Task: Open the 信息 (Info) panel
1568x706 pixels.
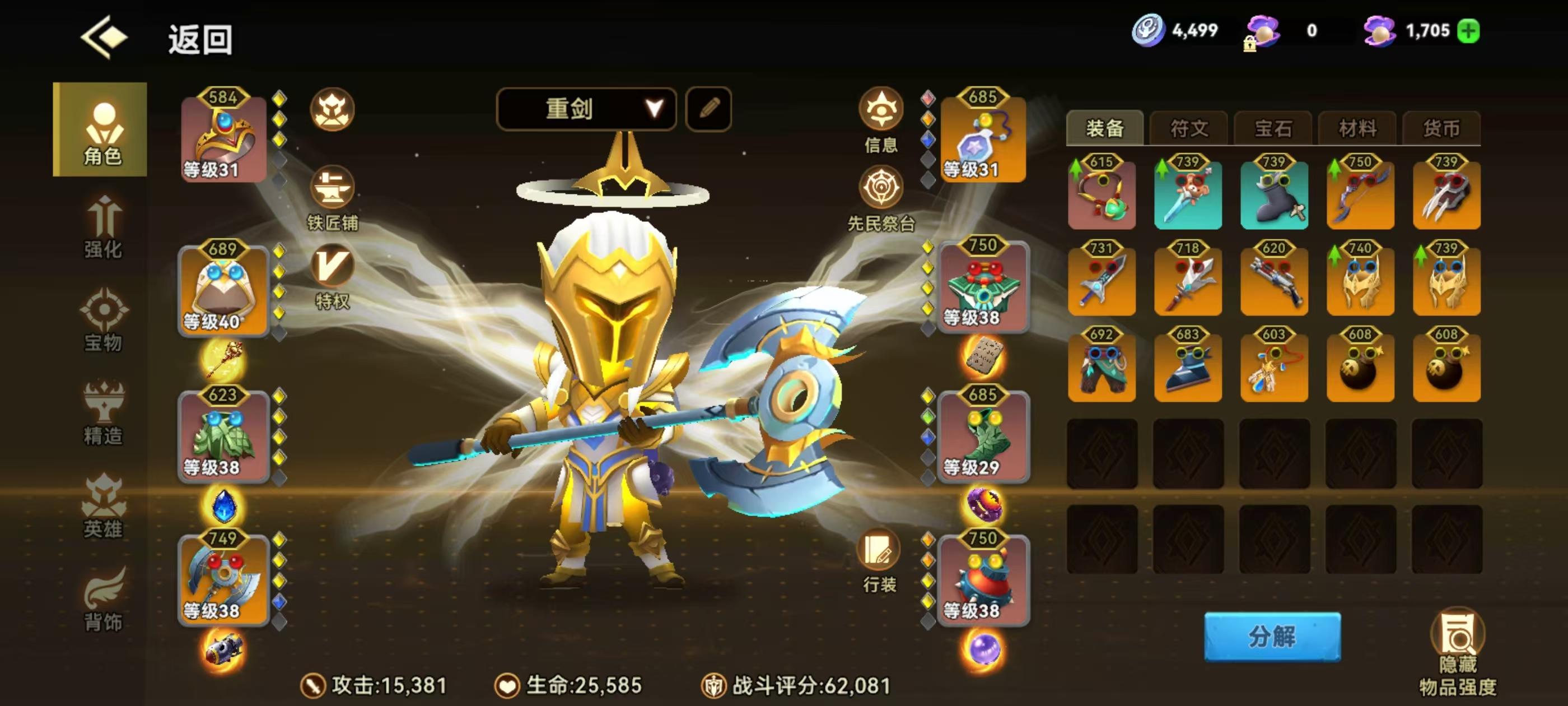Action: pyautogui.click(x=881, y=119)
